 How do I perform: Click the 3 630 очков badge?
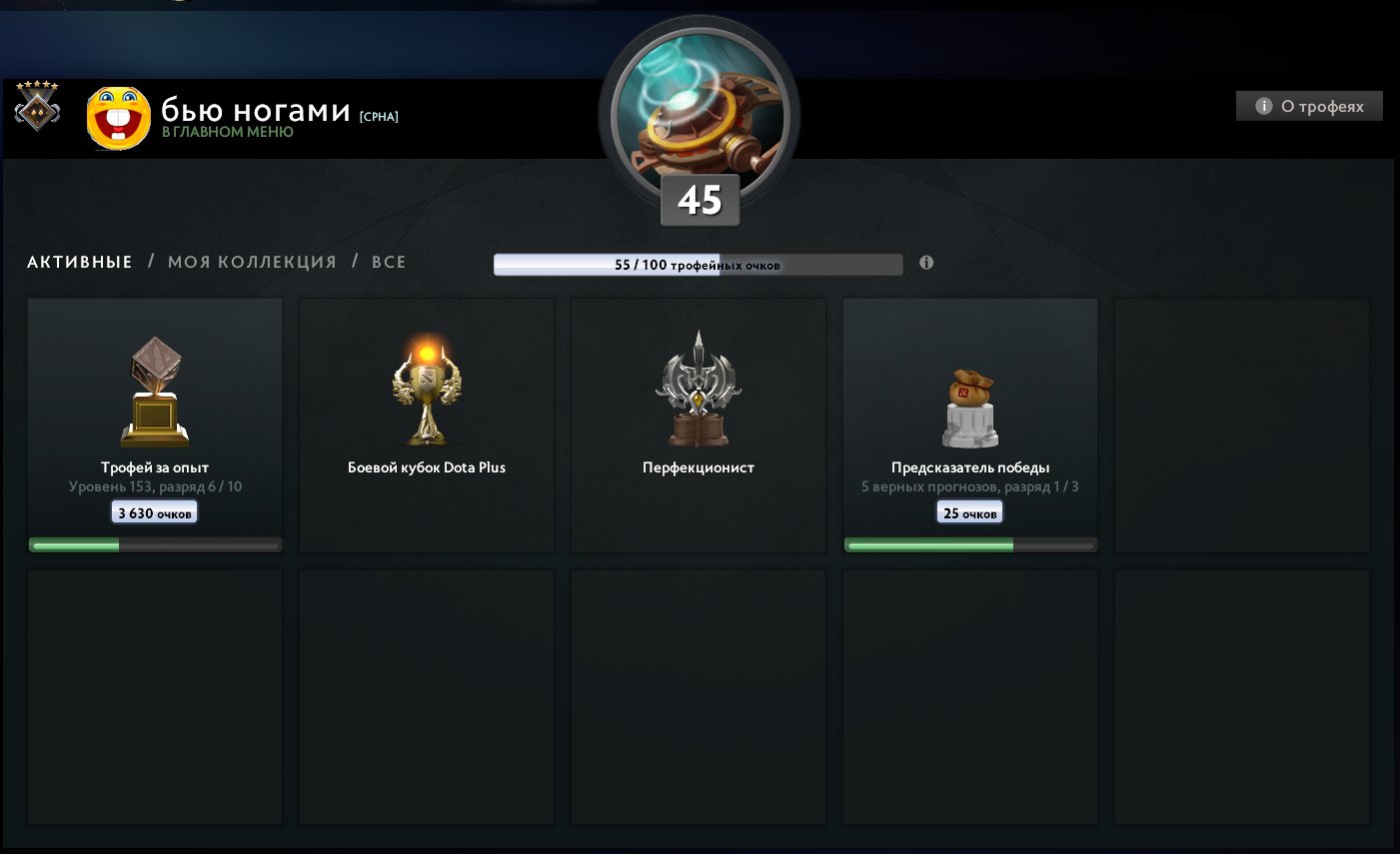tap(154, 511)
